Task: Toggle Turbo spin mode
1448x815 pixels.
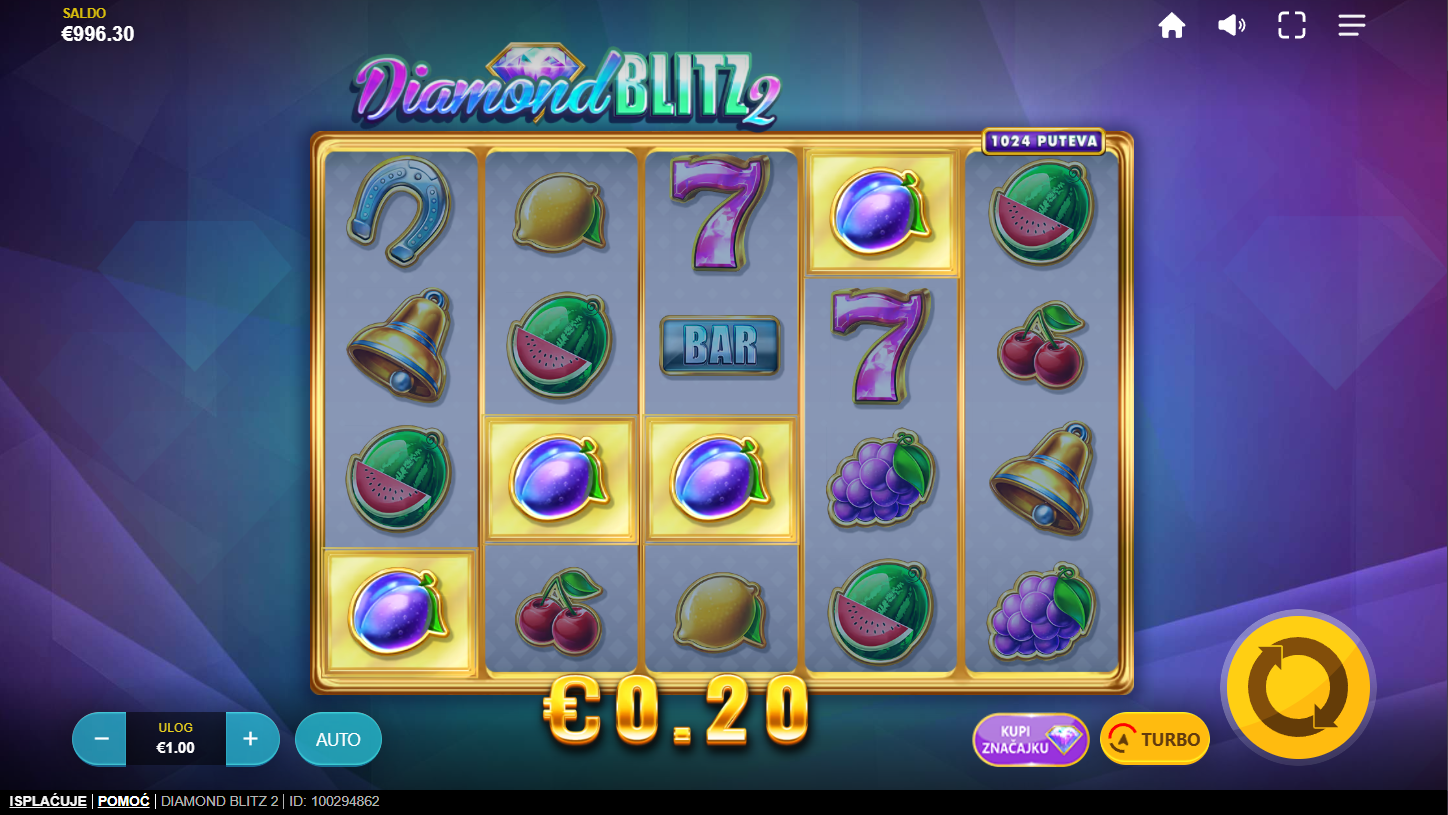Action: point(1155,739)
